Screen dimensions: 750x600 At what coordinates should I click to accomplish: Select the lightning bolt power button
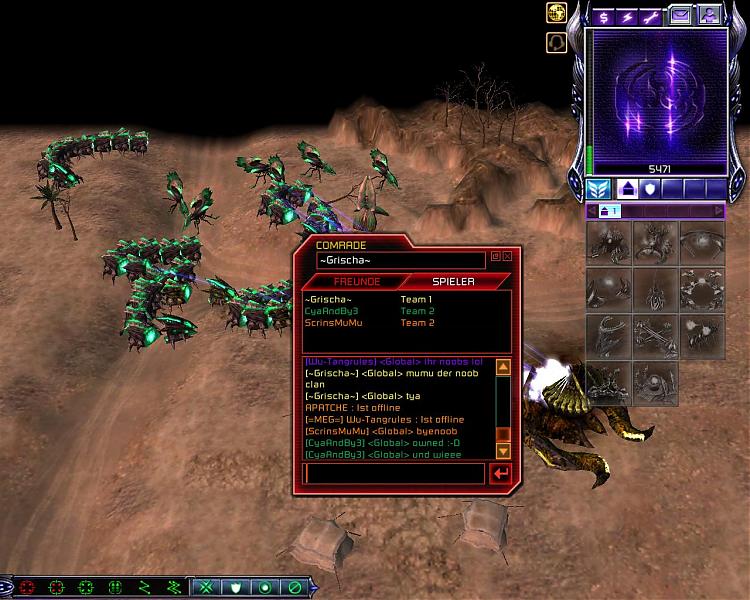click(628, 16)
